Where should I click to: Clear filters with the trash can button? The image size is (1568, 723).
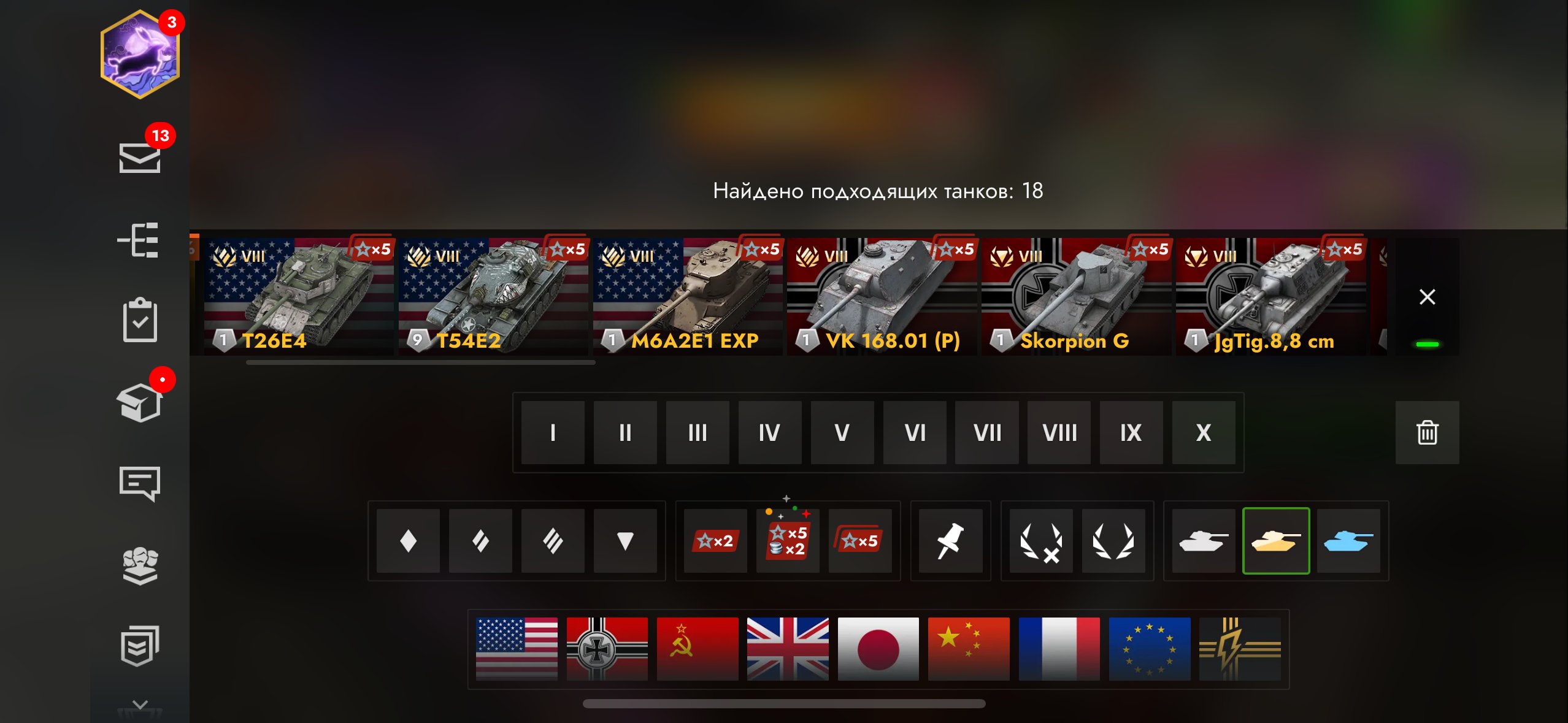click(1427, 433)
